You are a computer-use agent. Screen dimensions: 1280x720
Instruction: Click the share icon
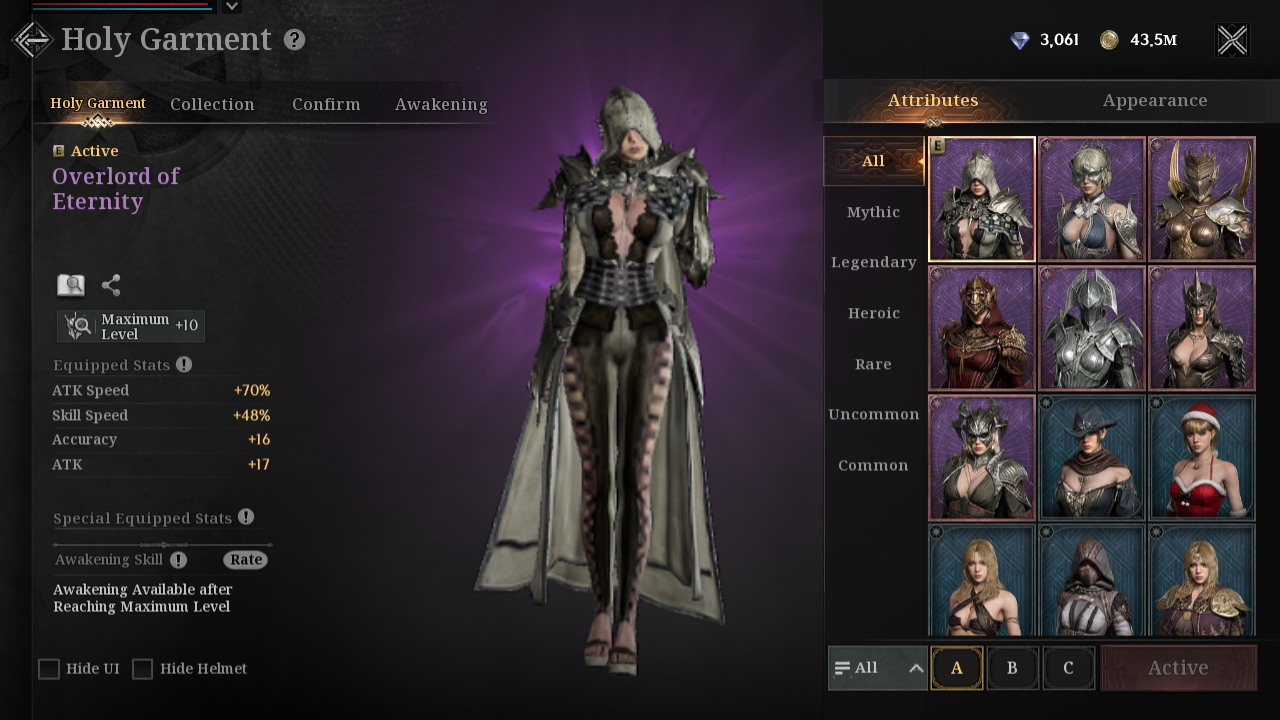click(x=111, y=285)
